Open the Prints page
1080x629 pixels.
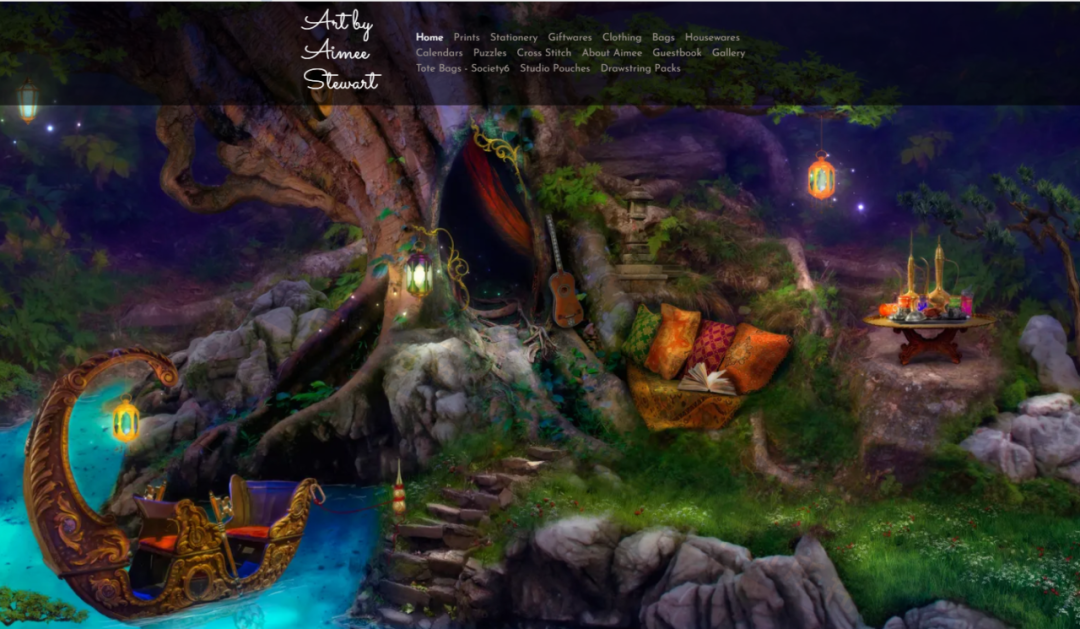tap(466, 38)
